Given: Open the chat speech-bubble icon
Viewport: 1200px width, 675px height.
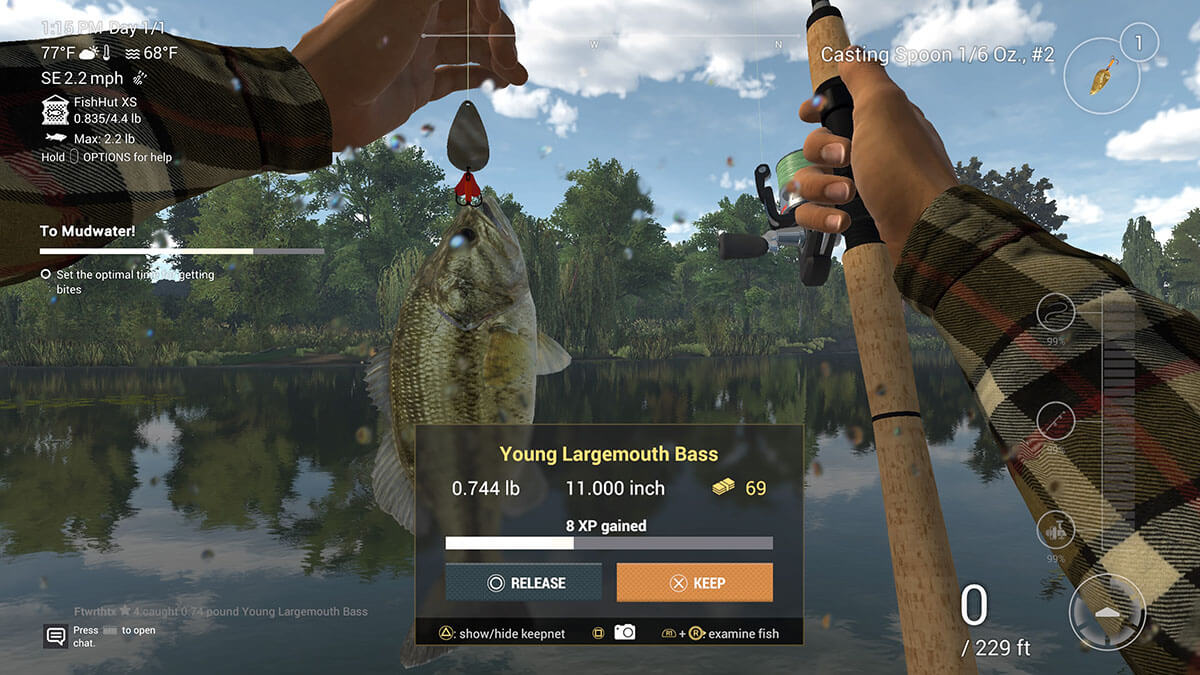Looking at the screenshot, I should [x=55, y=636].
